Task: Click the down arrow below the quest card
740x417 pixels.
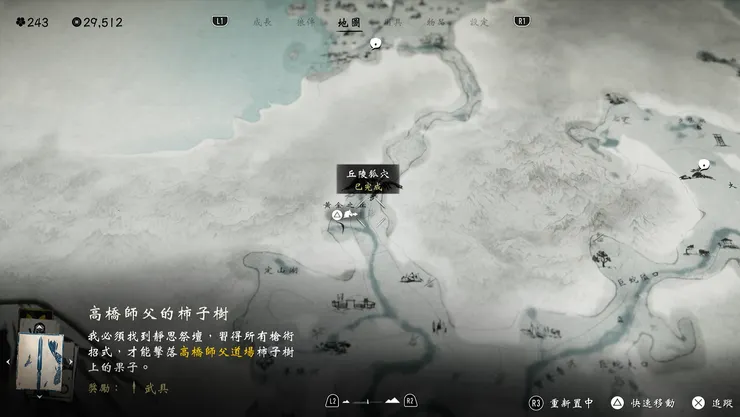Action: tap(41, 398)
